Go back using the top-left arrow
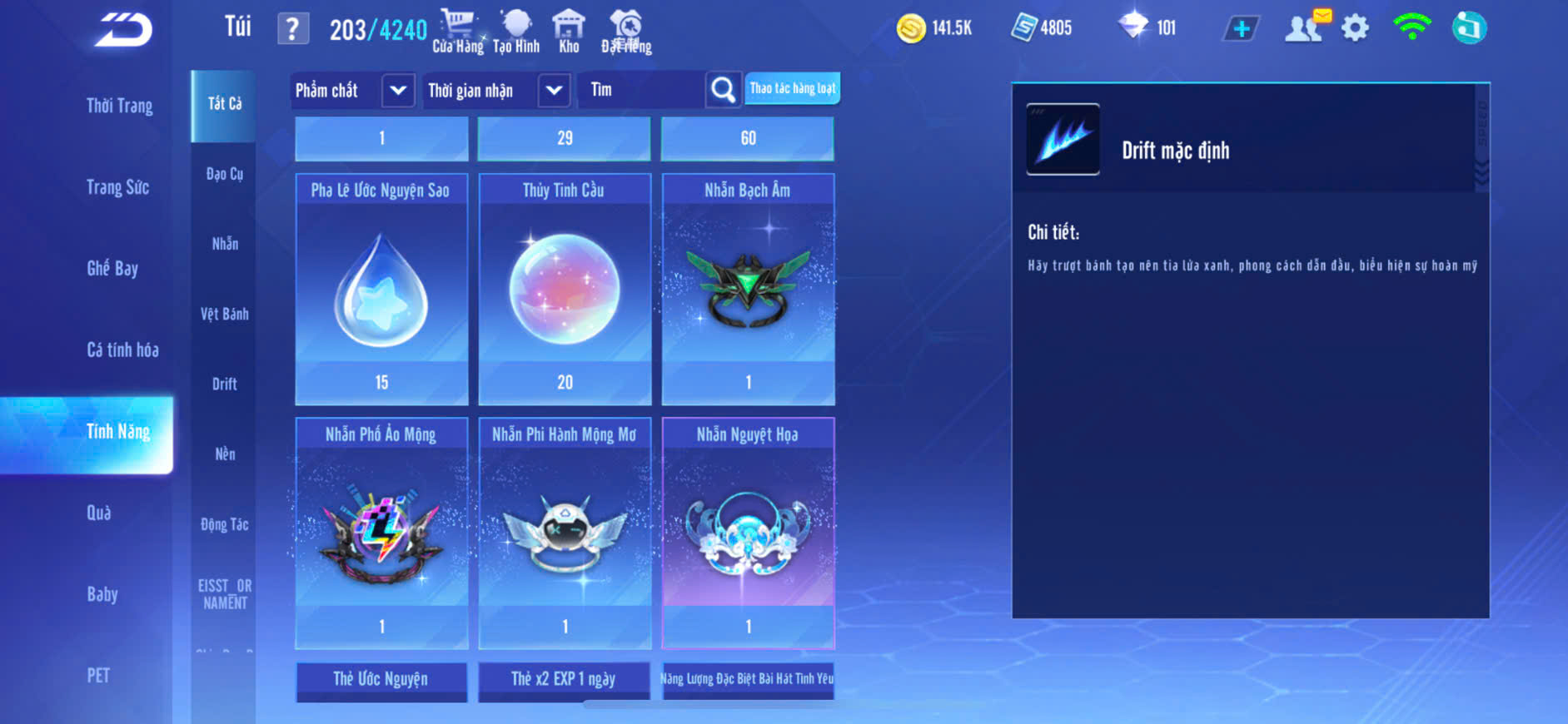This screenshot has height=724, width=1568. [123, 30]
